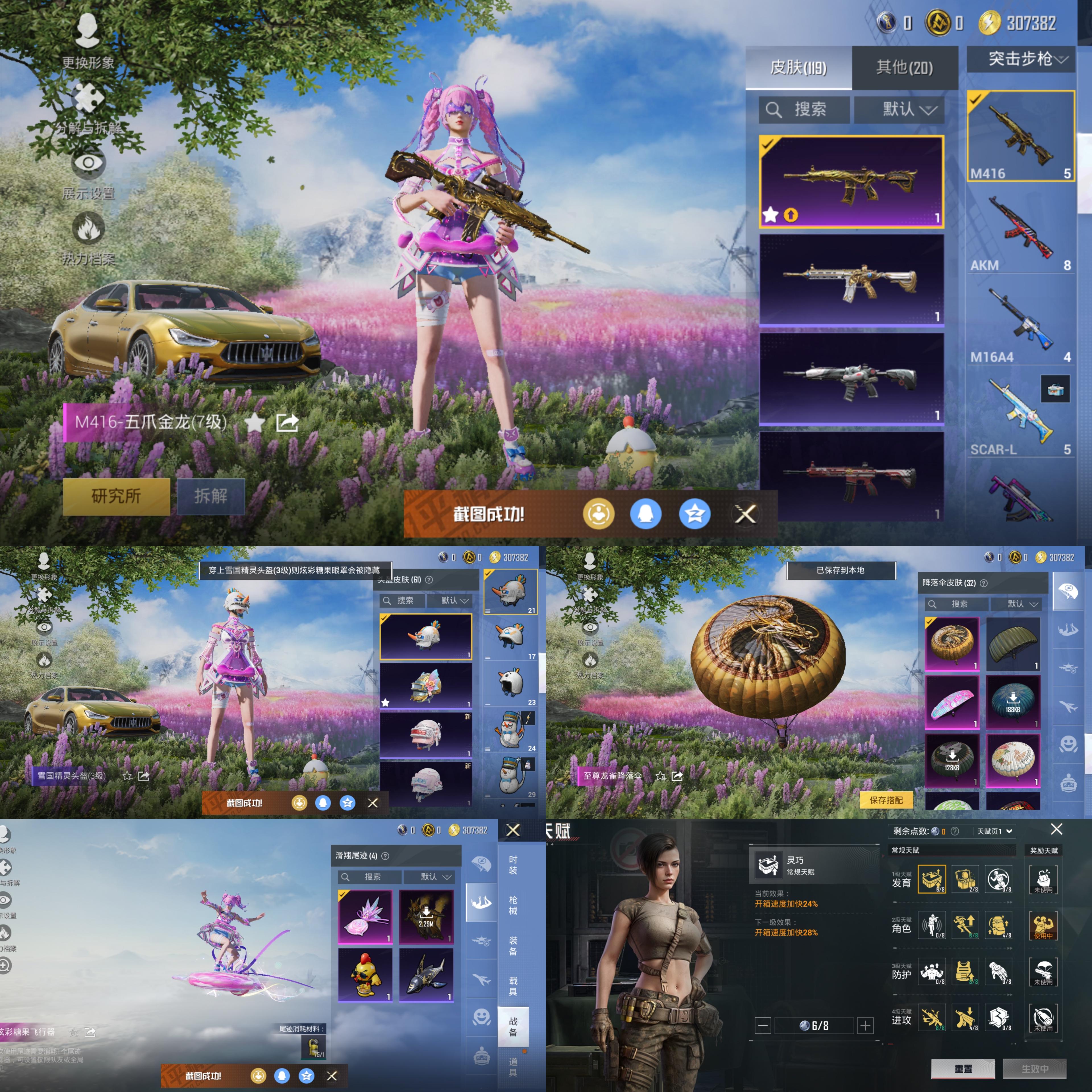Save the loadout with 保存搭配
The width and height of the screenshot is (1092, 1092).
click(x=886, y=800)
